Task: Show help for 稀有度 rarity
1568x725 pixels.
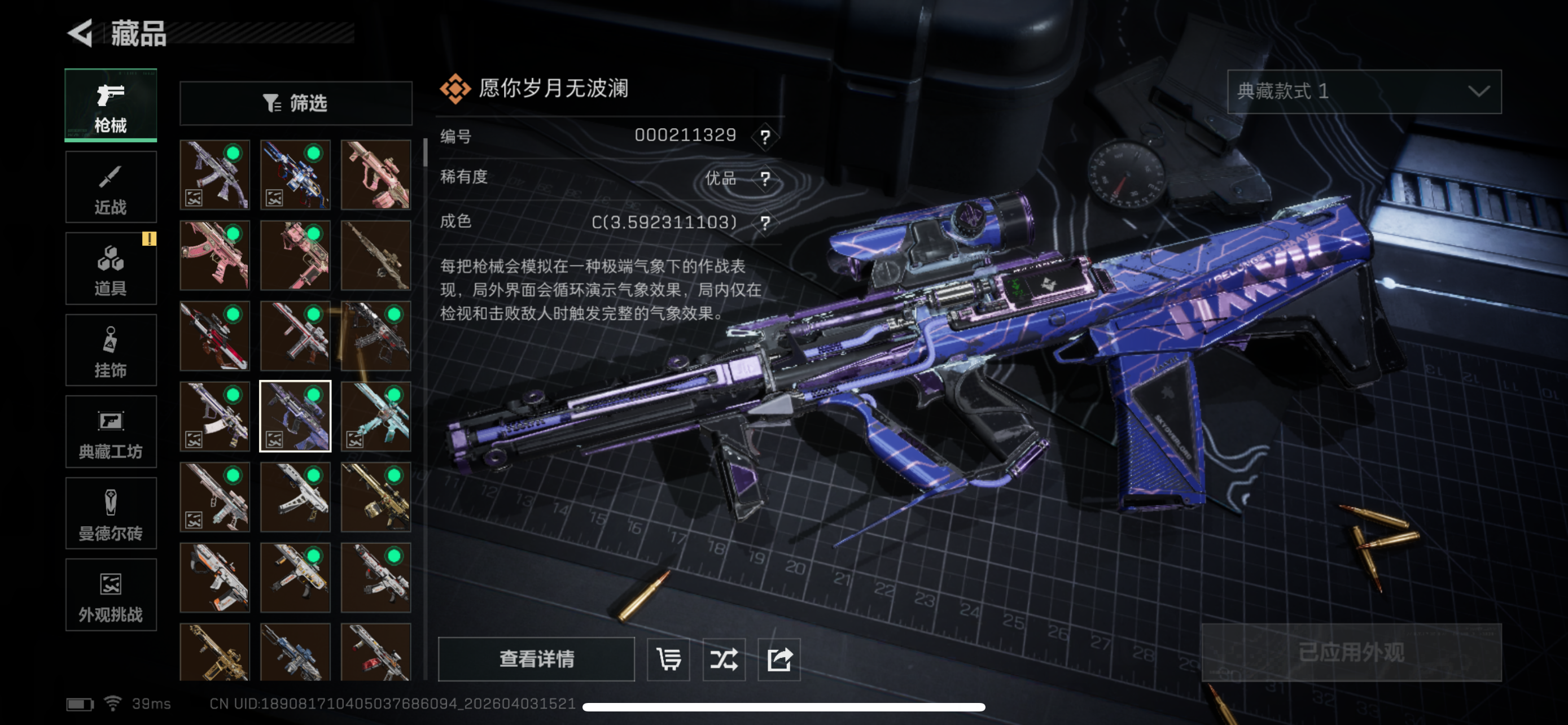Action: (765, 179)
